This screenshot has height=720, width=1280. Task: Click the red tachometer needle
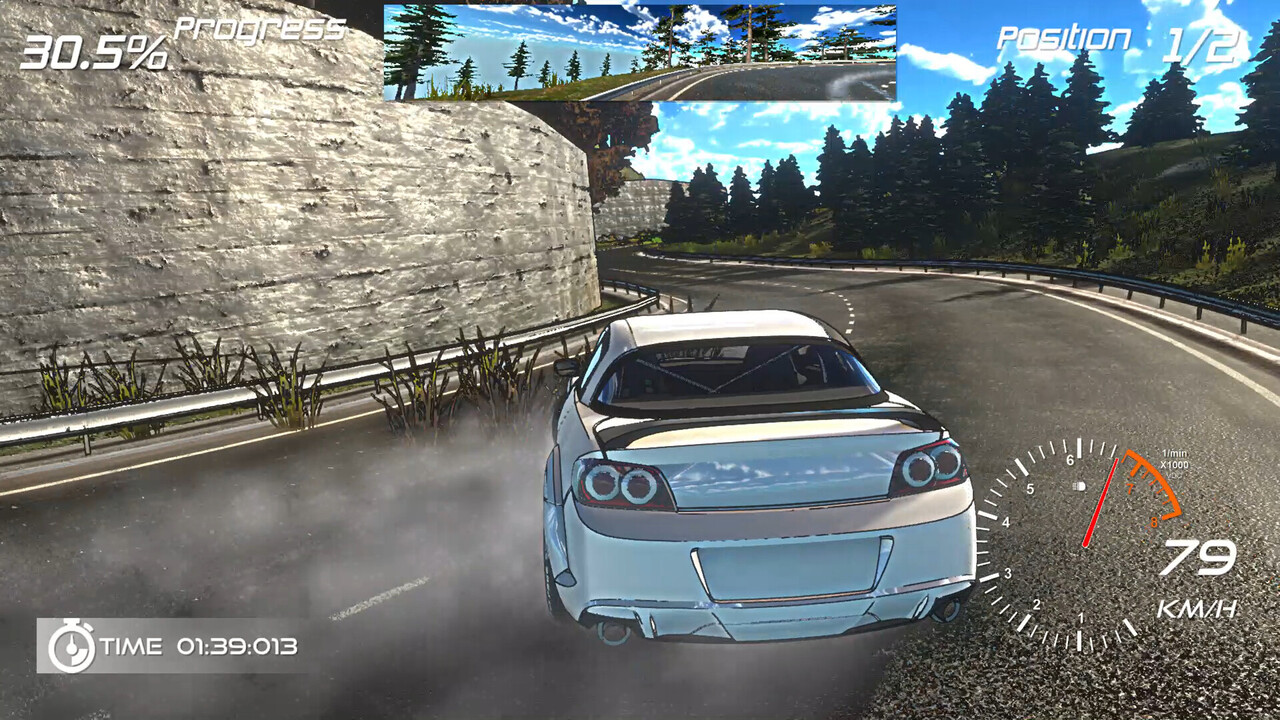point(1103,500)
